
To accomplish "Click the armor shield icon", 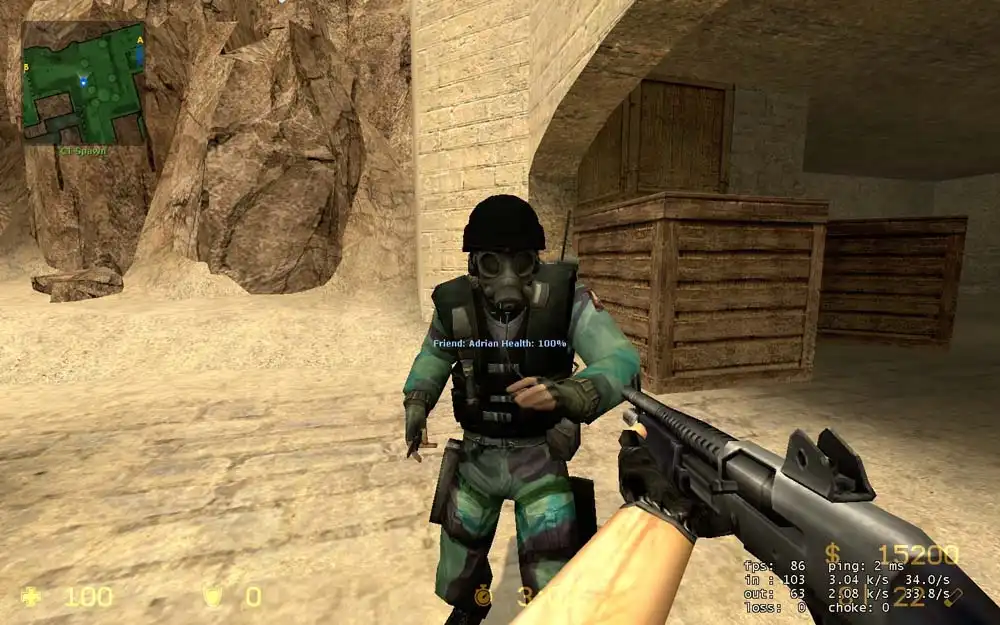I will tap(212, 597).
